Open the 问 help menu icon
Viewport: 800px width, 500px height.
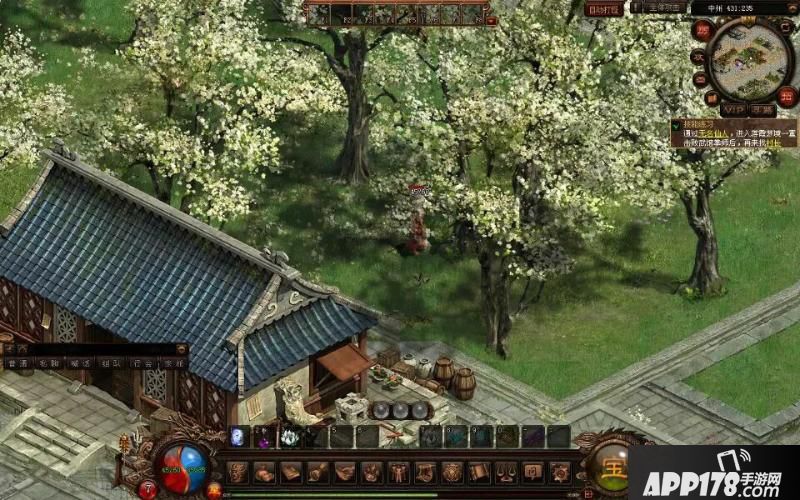point(533,472)
